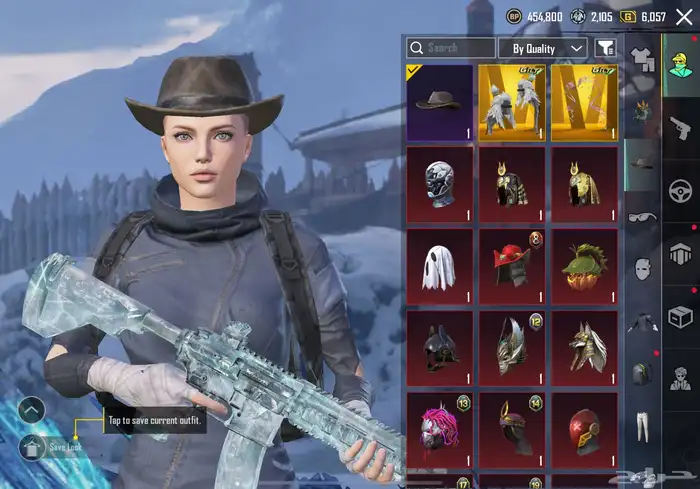Image resolution: width=700 pixels, height=489 pixels.
Task: Click the item search field
Action: [x=450, y=48]
